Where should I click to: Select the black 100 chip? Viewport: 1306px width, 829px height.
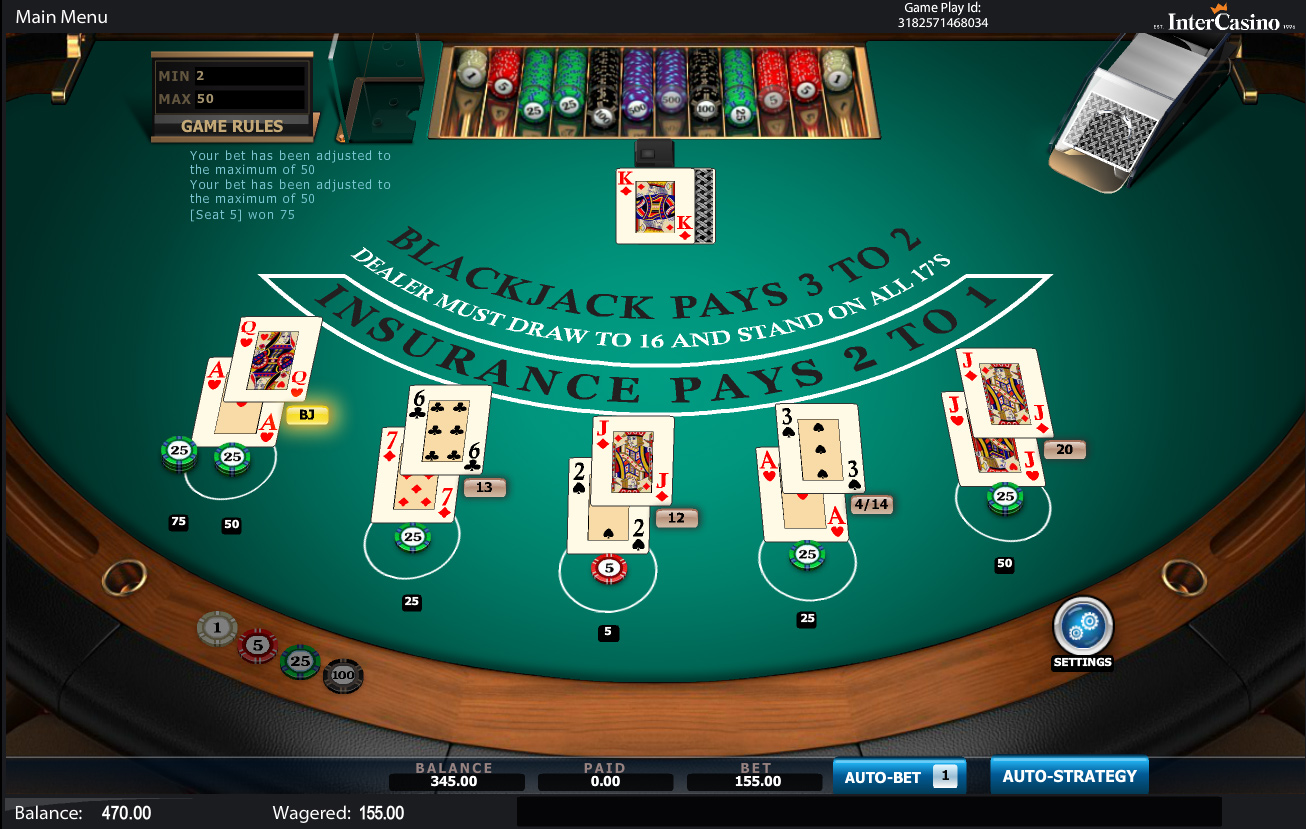pos(343,676)
